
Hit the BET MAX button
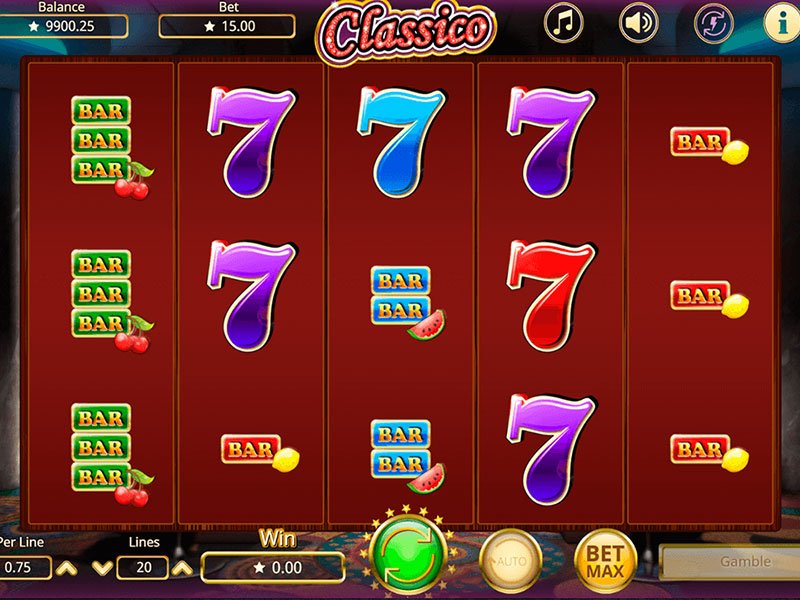(x=605, y=559)
